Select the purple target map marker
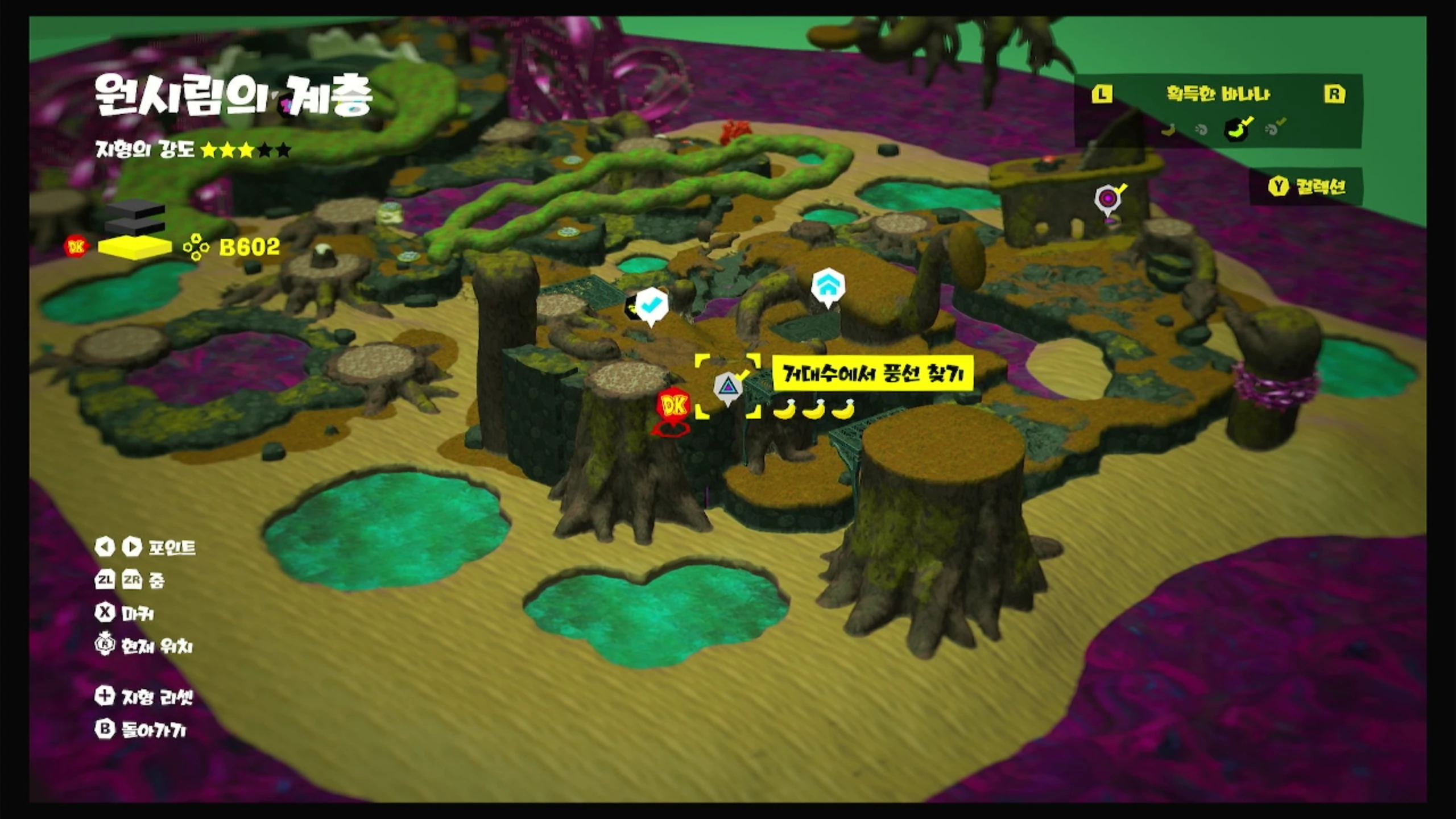Image resolution: width=1456 pixels, height=819 pixels. point(1107,199)
